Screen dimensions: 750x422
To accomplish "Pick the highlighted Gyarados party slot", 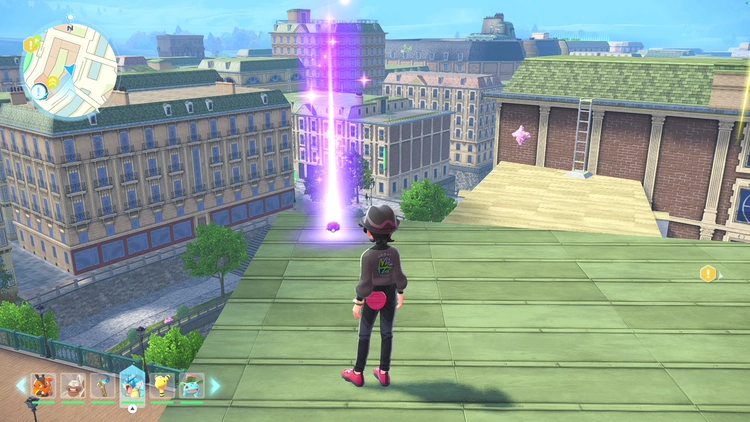I will click(x=131, y=383).
